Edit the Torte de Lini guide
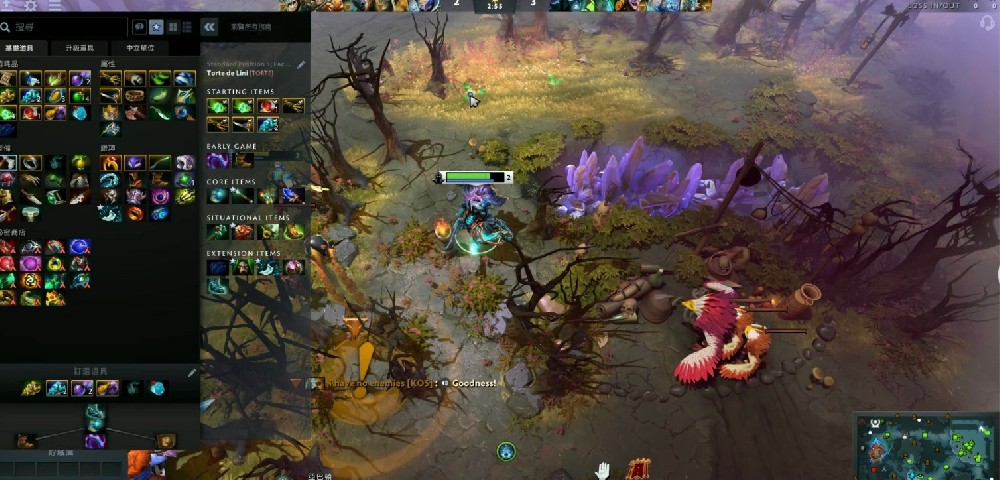 pos(301,65)
